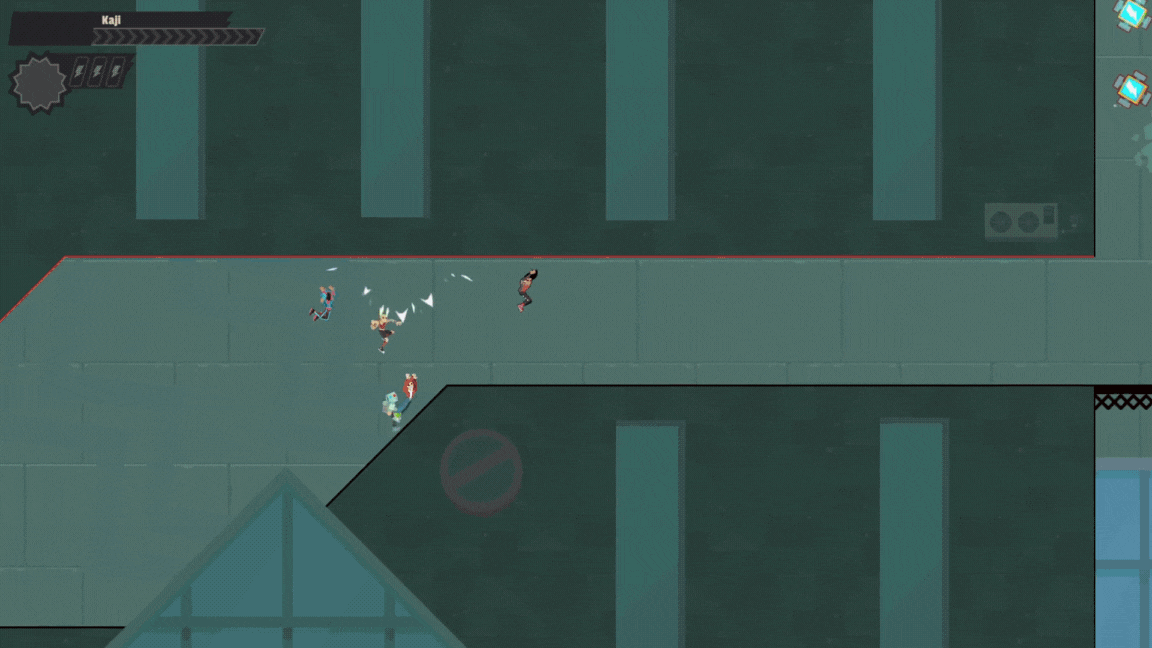Click the spiky starburst ability emblem
The height and width of the screenshot is (648, 1152).
pos(39,84)
